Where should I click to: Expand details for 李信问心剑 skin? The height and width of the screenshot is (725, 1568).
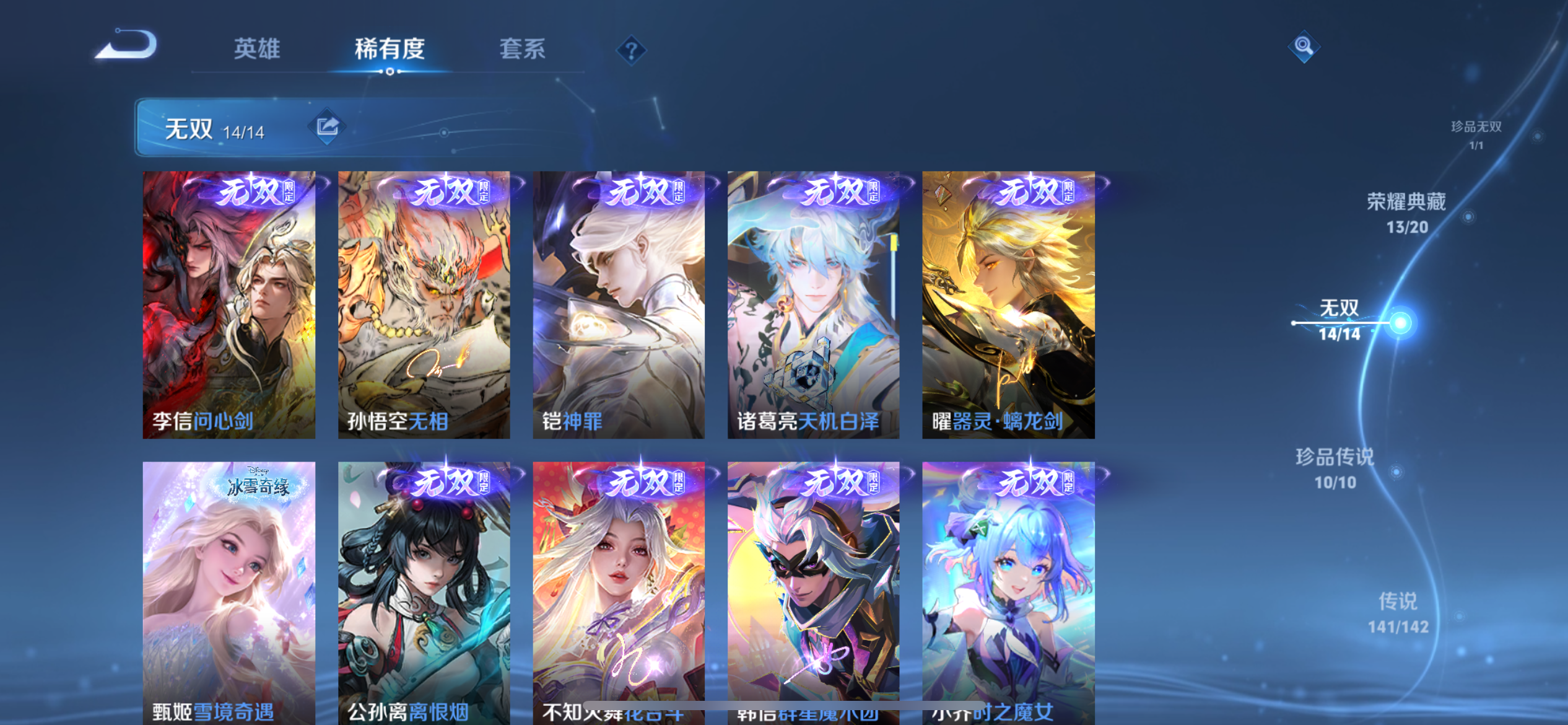[229, 304]
